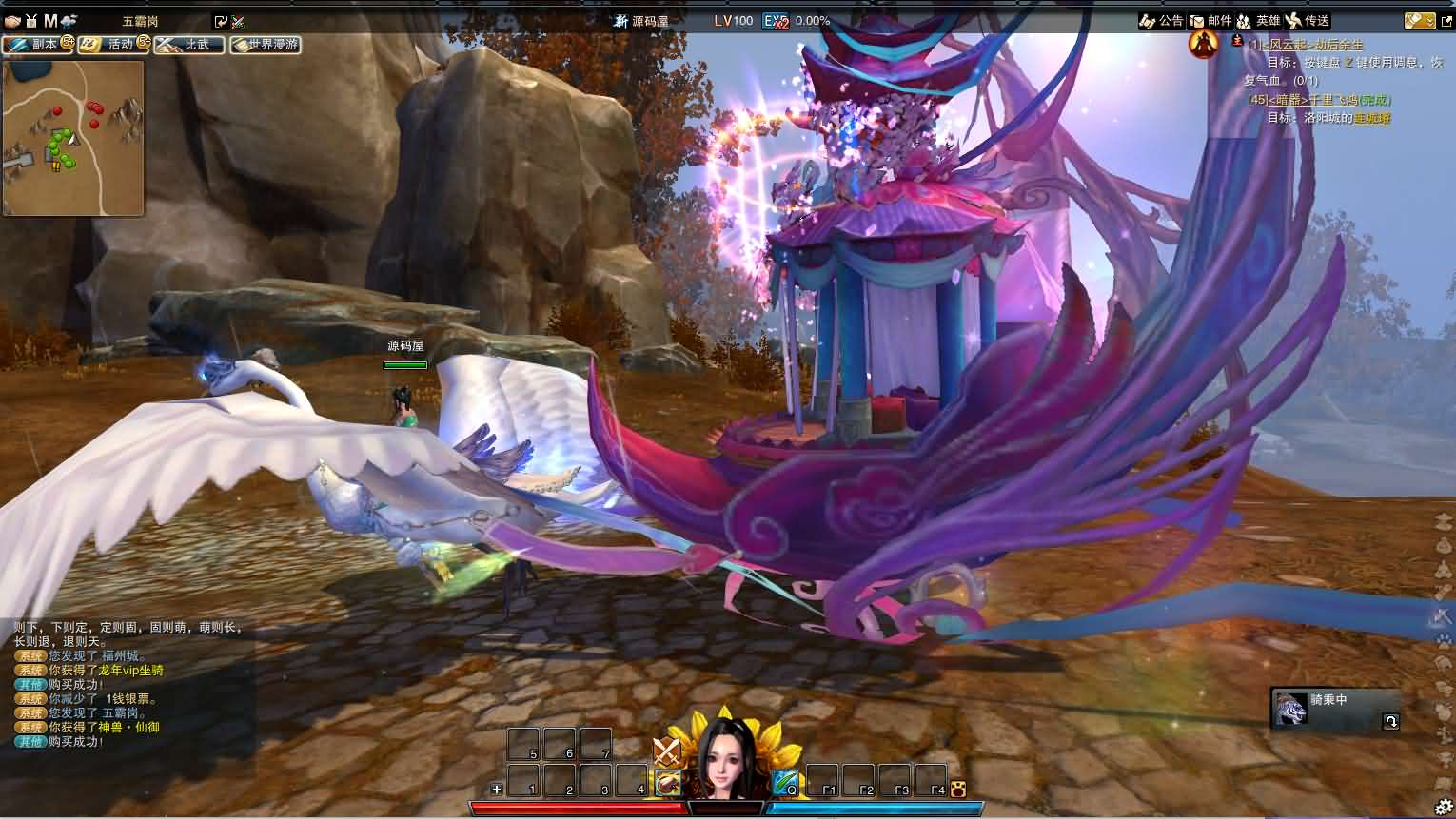Click the meditation figure icon
This screenshot has height=819, width=1456.
(1204, 44)
